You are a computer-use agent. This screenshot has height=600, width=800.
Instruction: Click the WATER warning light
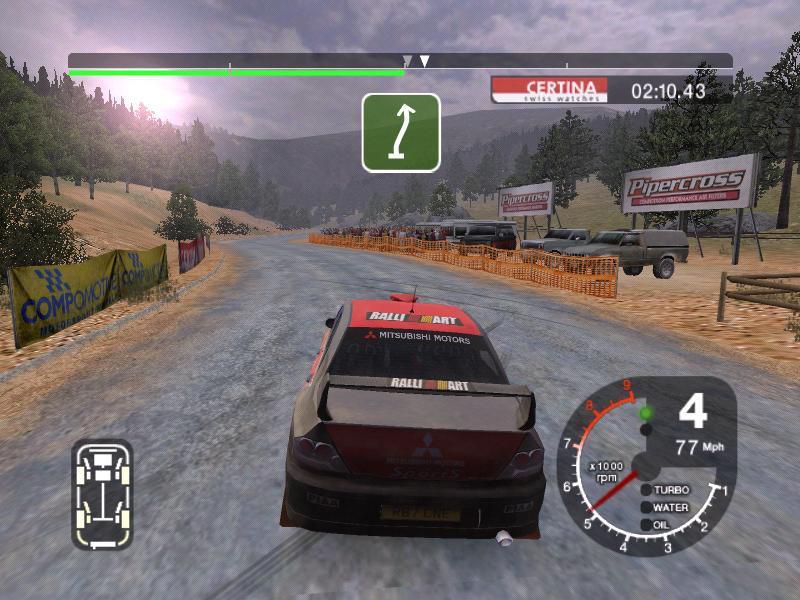(645, 507)
